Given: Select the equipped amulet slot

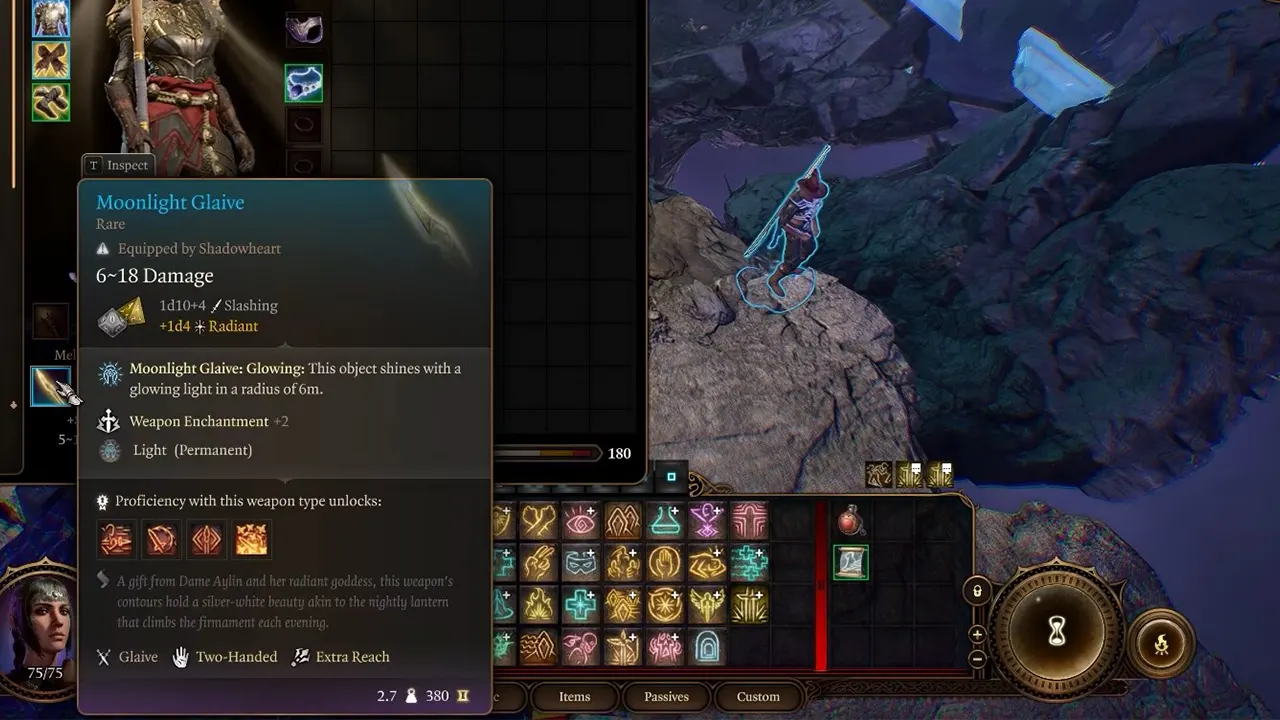Looking at the screenshot, I should [304, 84].
